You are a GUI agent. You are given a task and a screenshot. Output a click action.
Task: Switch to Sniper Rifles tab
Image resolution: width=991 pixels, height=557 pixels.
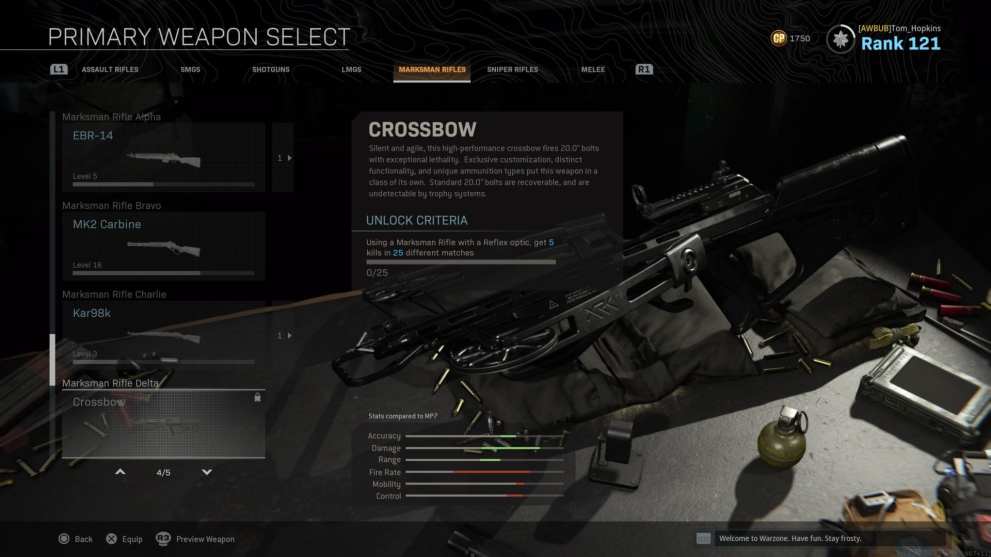coord(512,70)
